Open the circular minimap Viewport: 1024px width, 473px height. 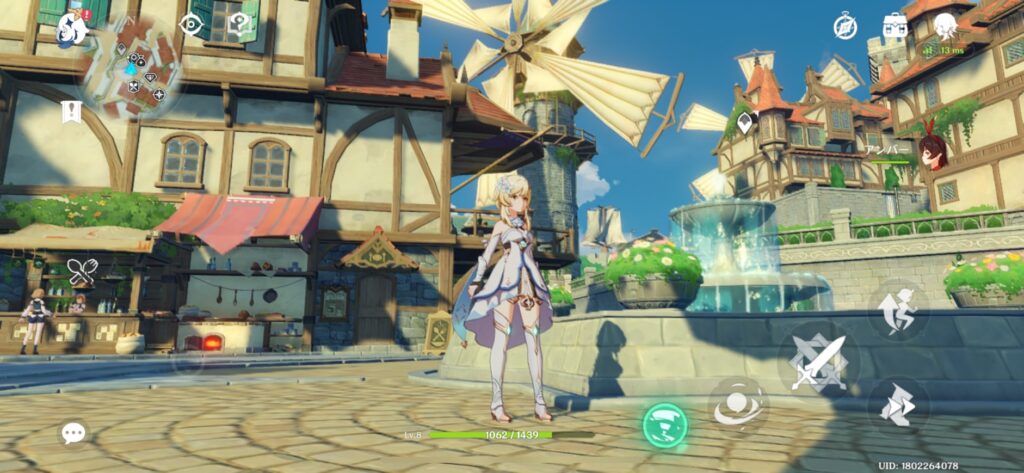pyautogui.click(x=132, y=70)
